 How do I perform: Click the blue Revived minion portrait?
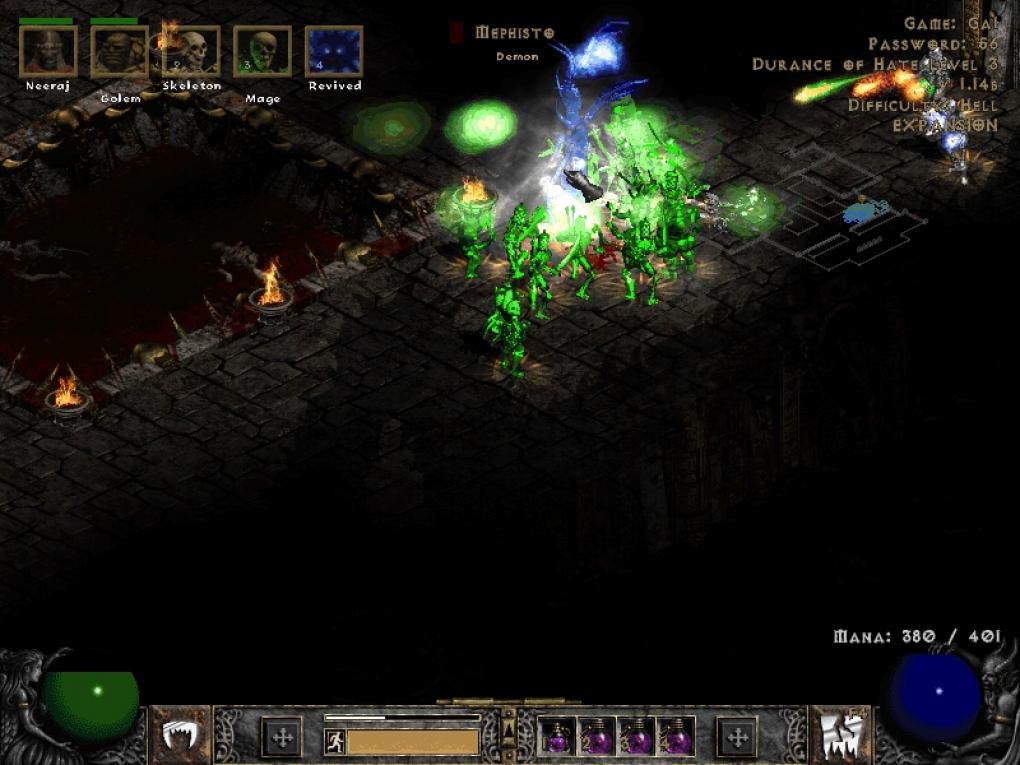(334, 52)
